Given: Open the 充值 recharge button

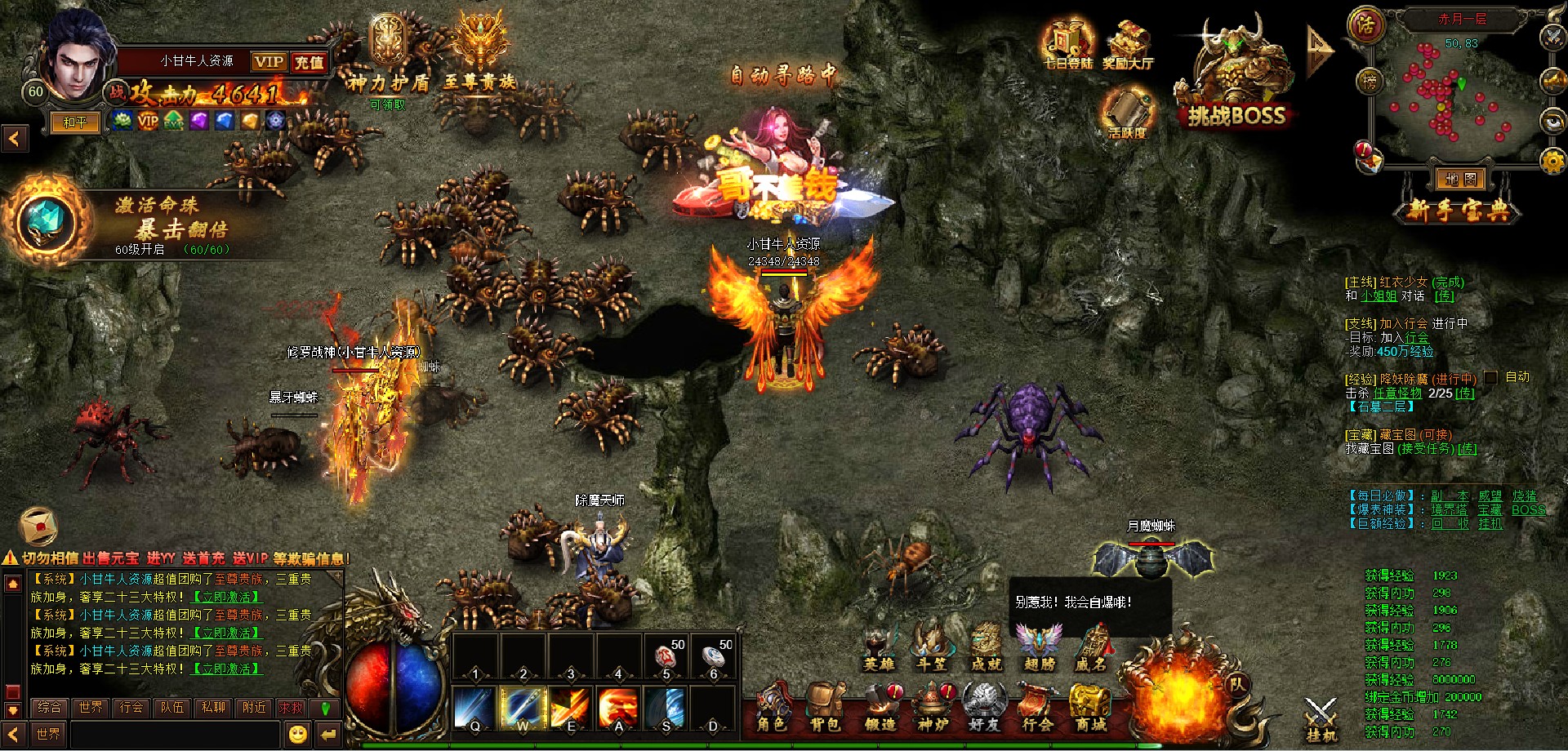Looking at the screenshot, I should [309, 62].
